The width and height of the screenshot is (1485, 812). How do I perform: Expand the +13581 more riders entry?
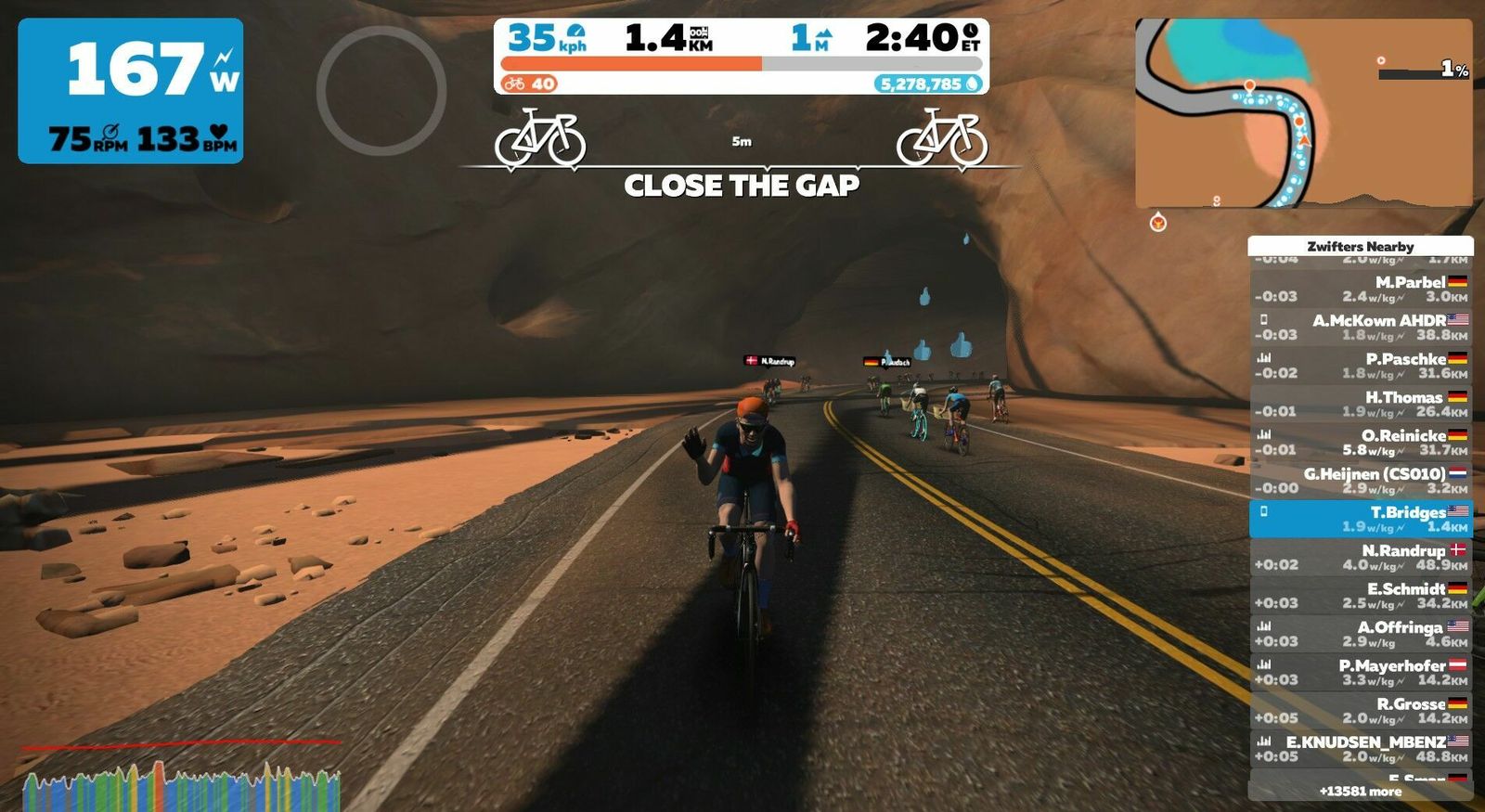point(1360,792)
